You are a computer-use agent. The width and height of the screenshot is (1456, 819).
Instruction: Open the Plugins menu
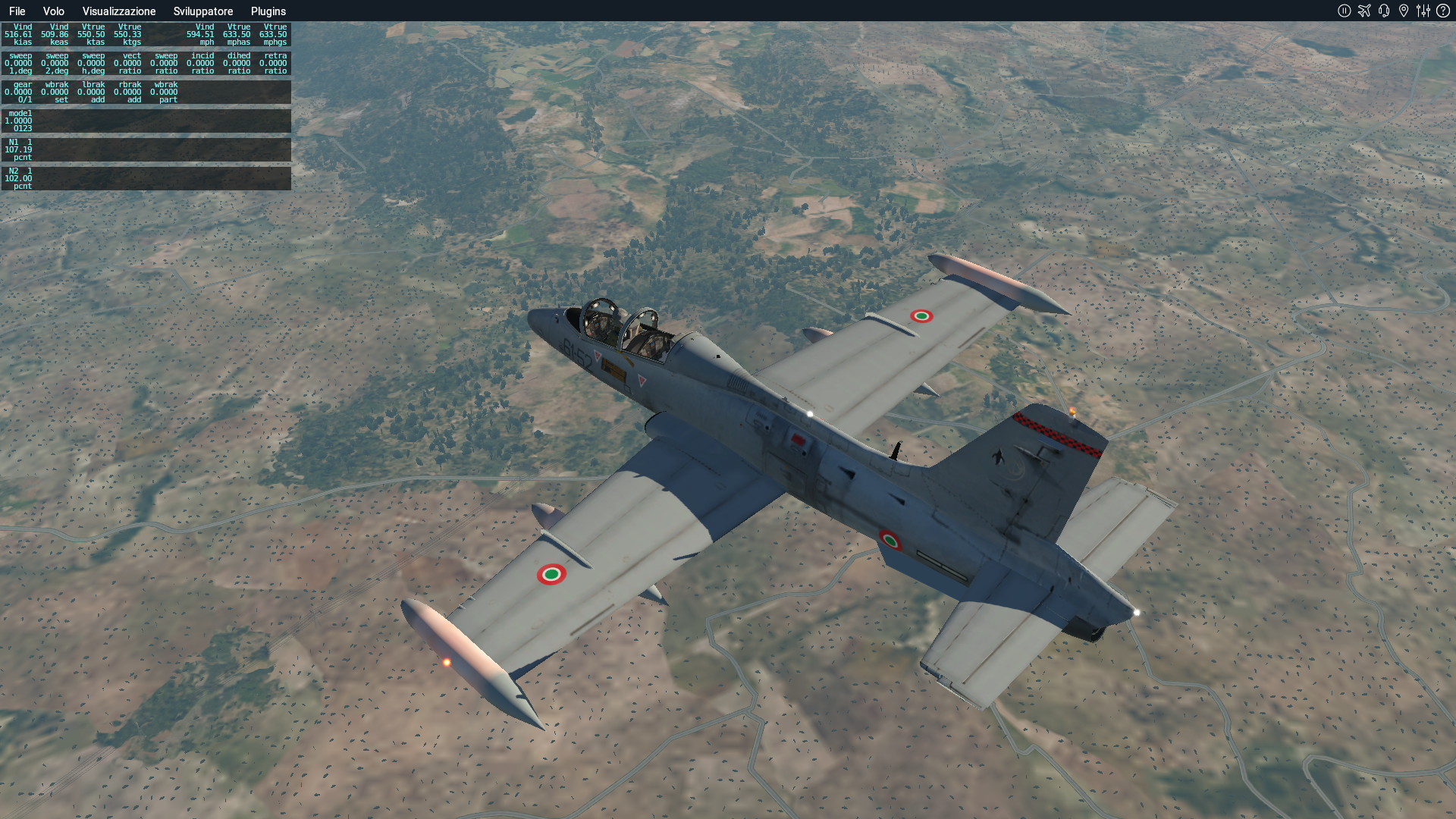tap(268, 11)
